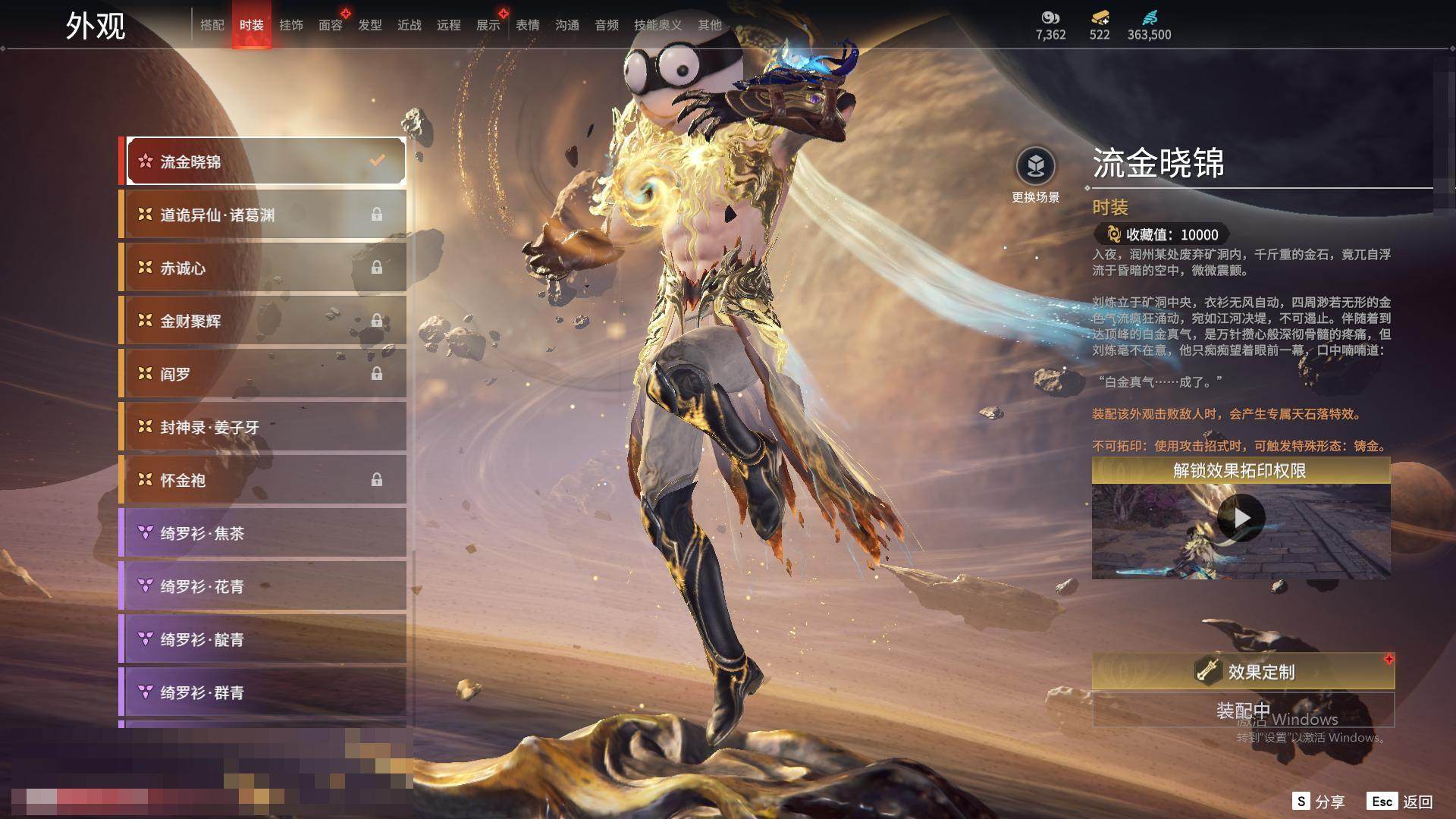Select 封神录·姜子牙 from the list
The height and width of the screenshot is (819, 1456).
click(265, 427)
